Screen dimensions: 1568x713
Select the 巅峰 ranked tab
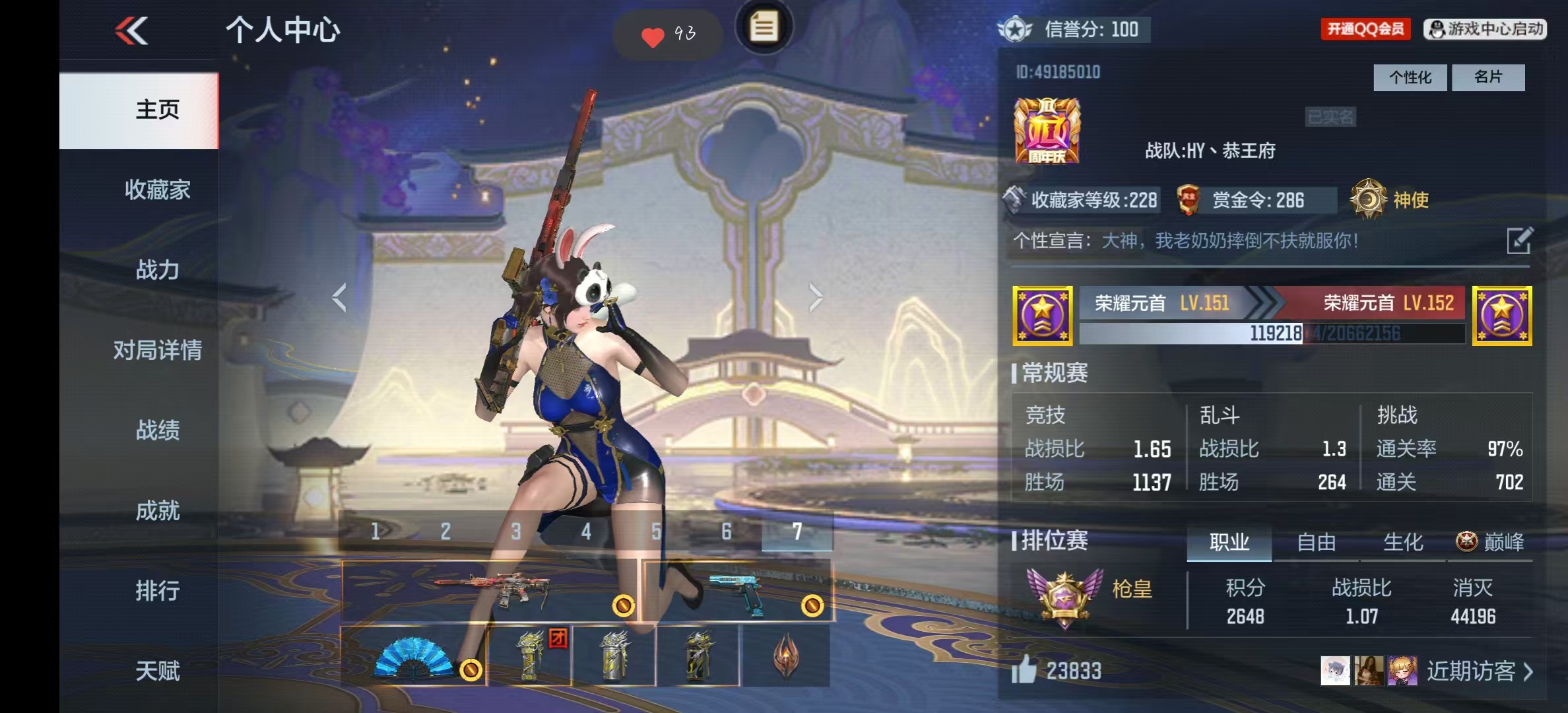(1490, 543)
